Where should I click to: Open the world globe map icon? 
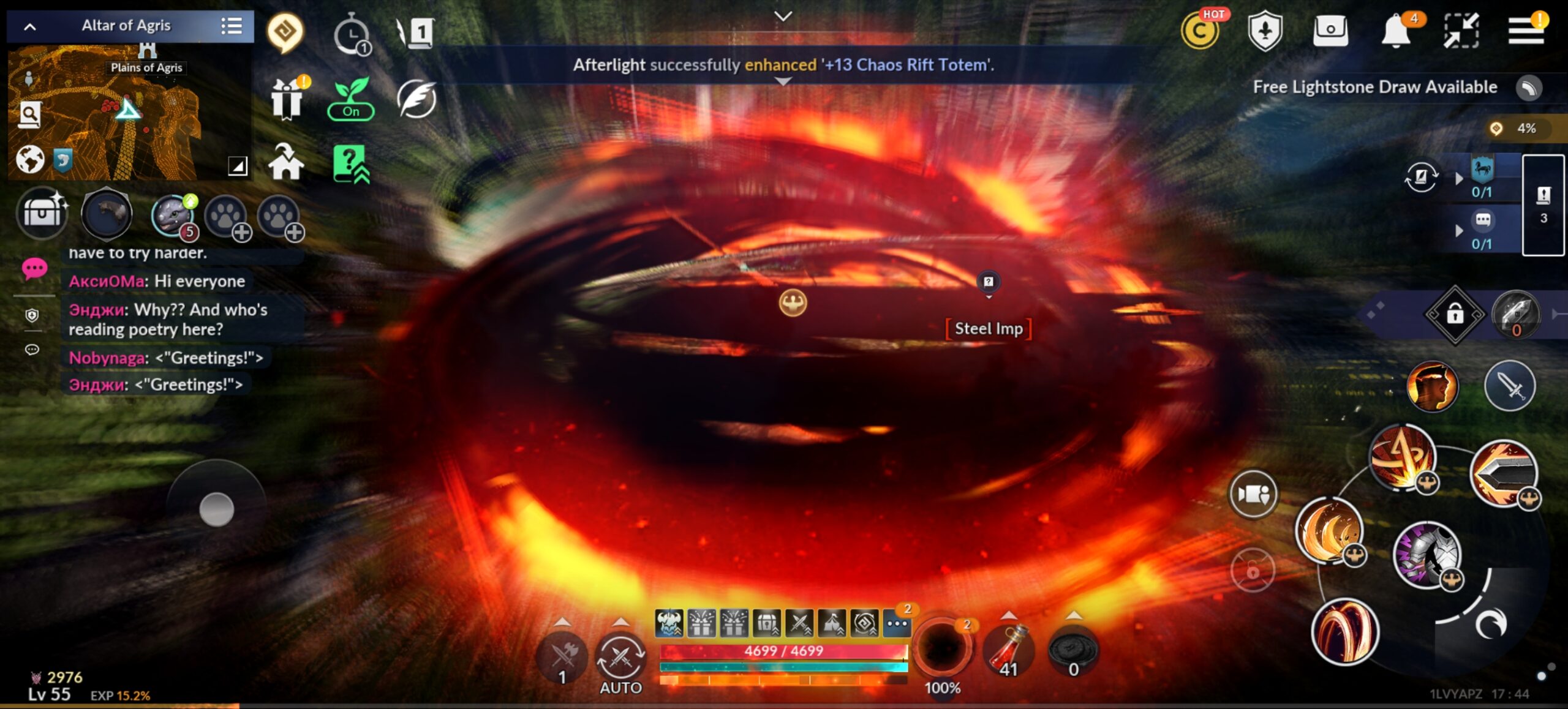tap(29, 160)
